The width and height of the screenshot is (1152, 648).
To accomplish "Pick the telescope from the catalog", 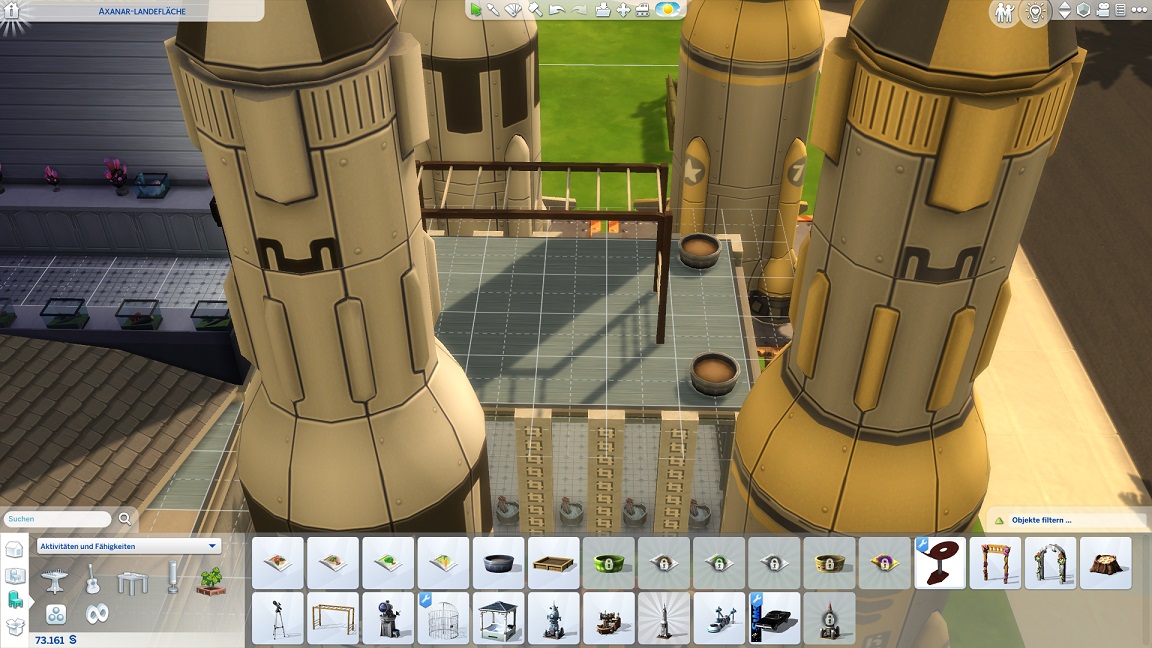I will pos(277,618).
